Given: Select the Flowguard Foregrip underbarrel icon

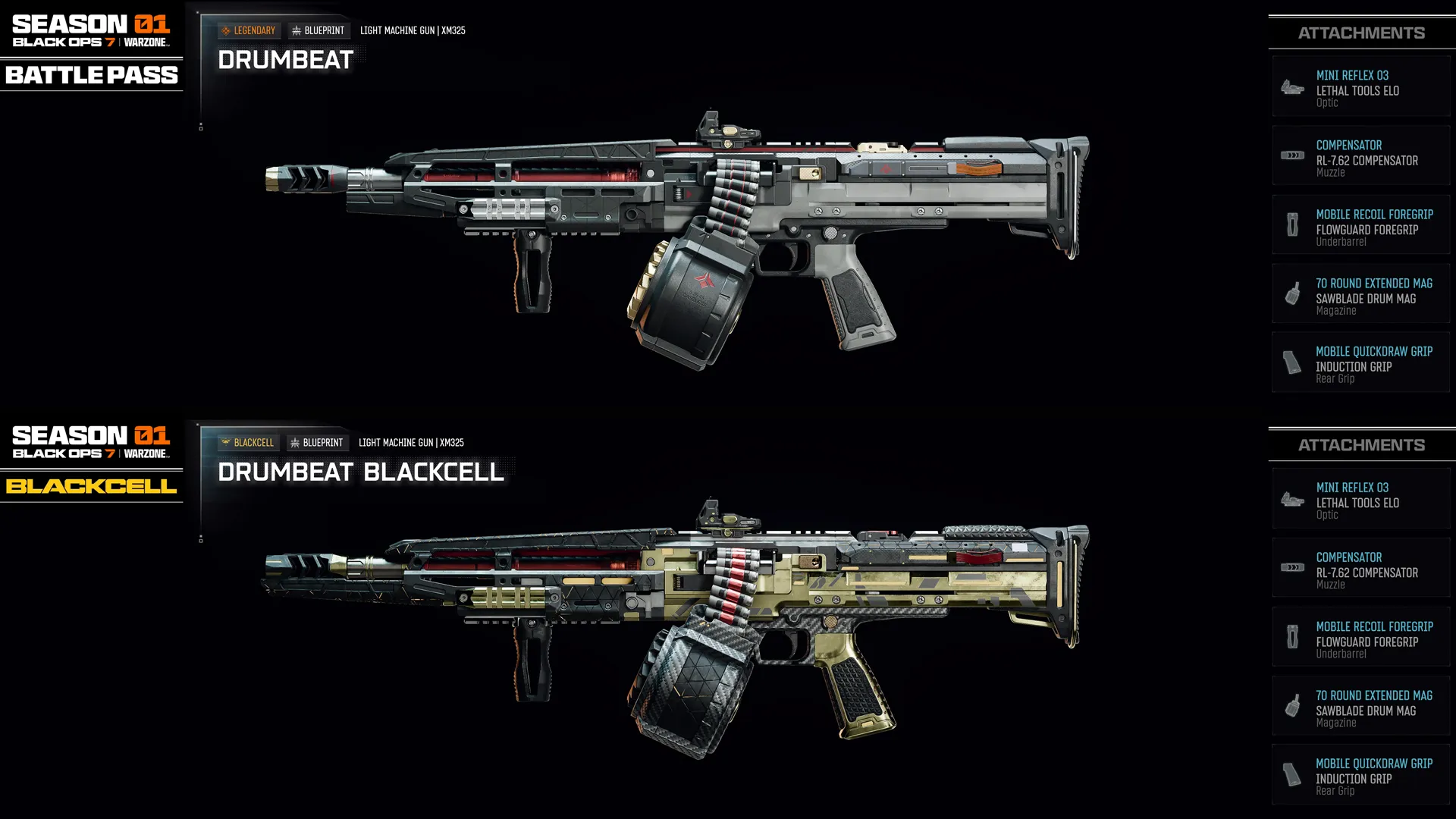Looking at the screenshot, I should tap(1292, 224).
